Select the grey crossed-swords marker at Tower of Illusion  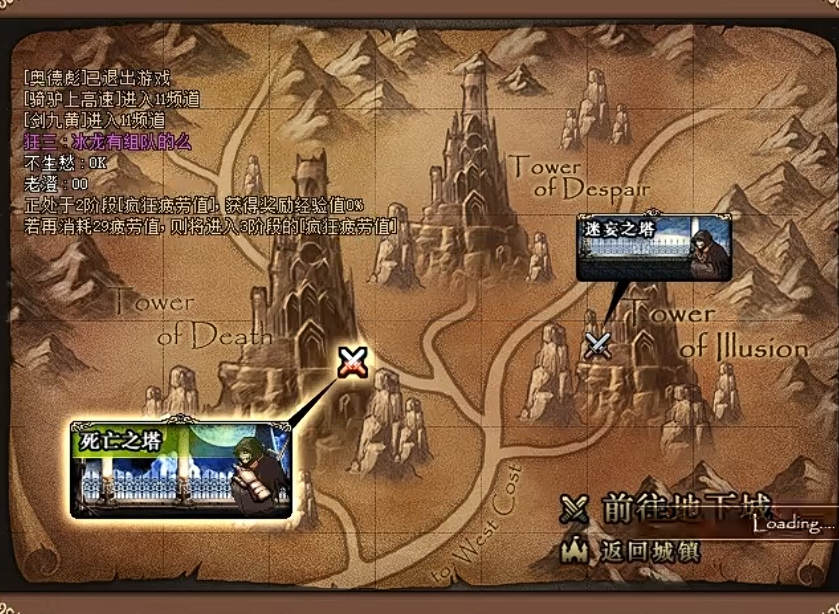[597, 344]
